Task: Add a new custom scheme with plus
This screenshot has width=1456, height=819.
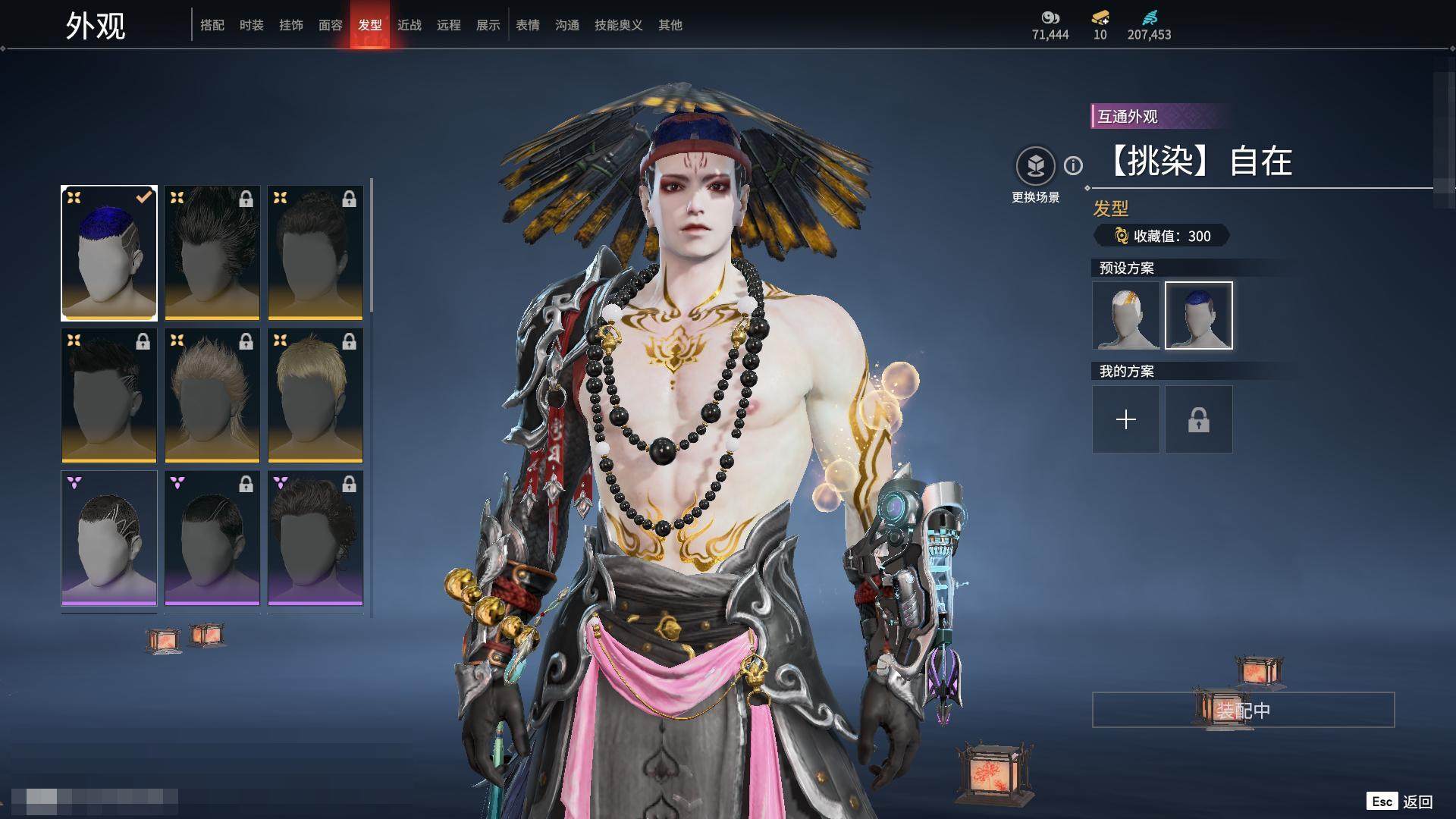Action: click(1126, 419)
